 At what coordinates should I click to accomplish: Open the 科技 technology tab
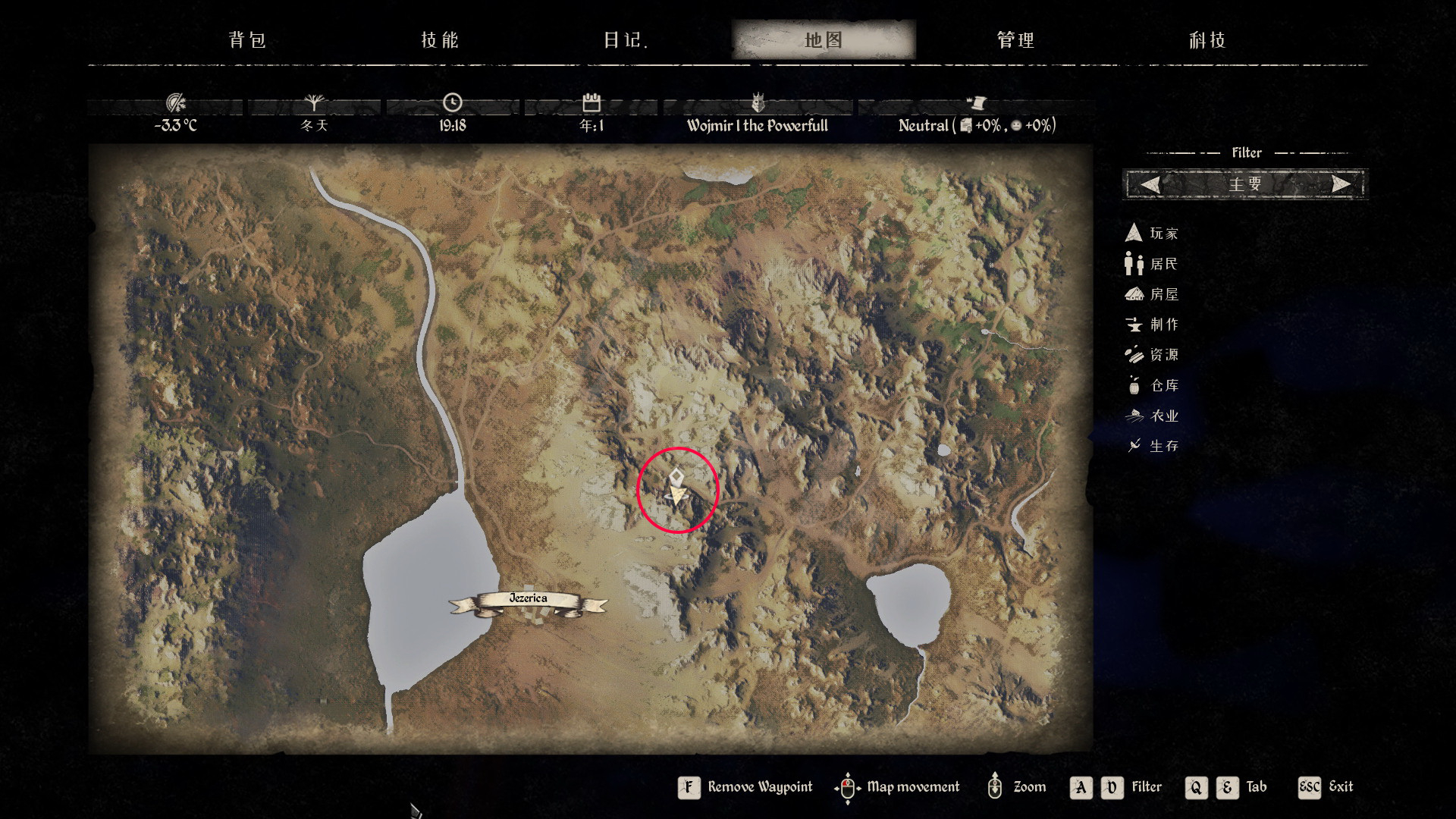click(x=1207, y=40)
